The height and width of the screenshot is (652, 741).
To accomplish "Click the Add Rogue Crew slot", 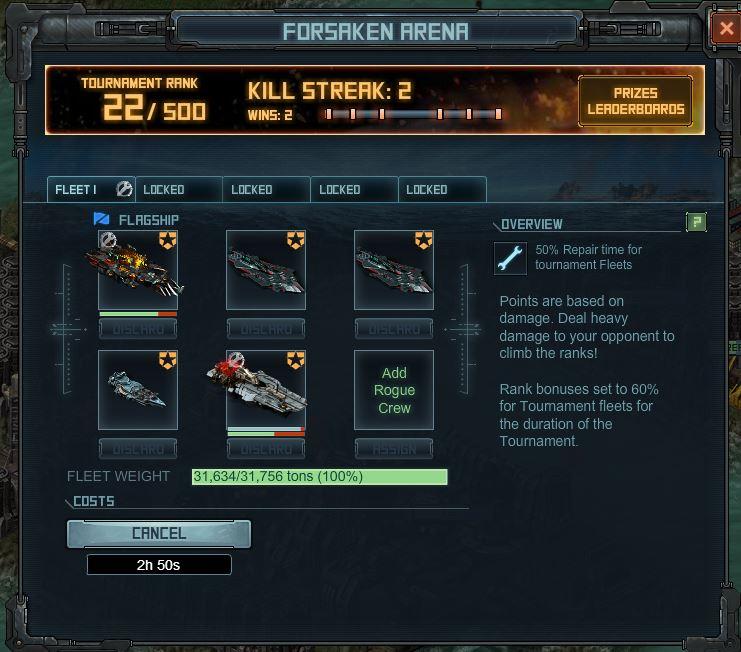I will (394, 390).
